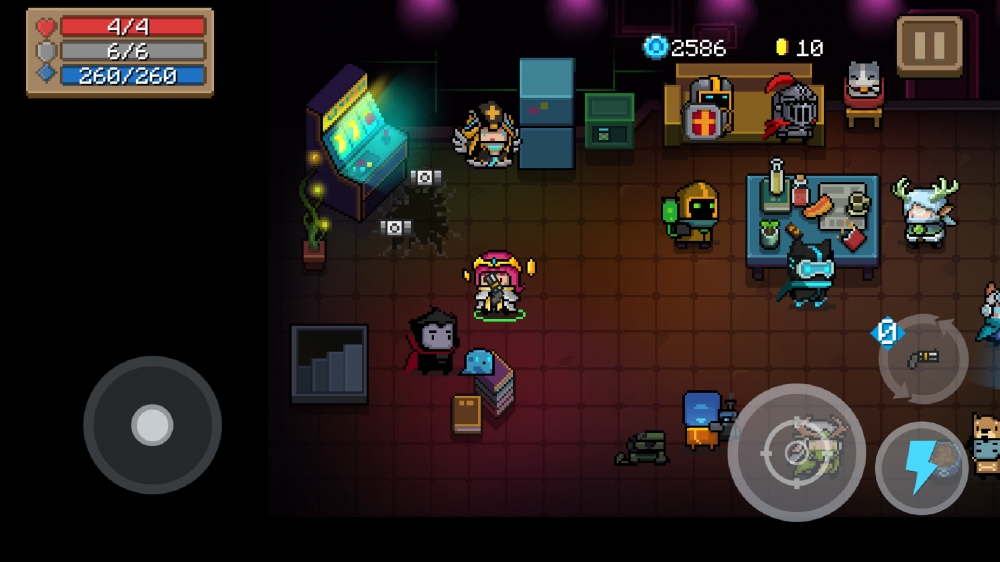Image resolution: width=1000 pixels, height=562 pixels.
Task: Activate the lightning bolt skill
Action: pos(921,468)
